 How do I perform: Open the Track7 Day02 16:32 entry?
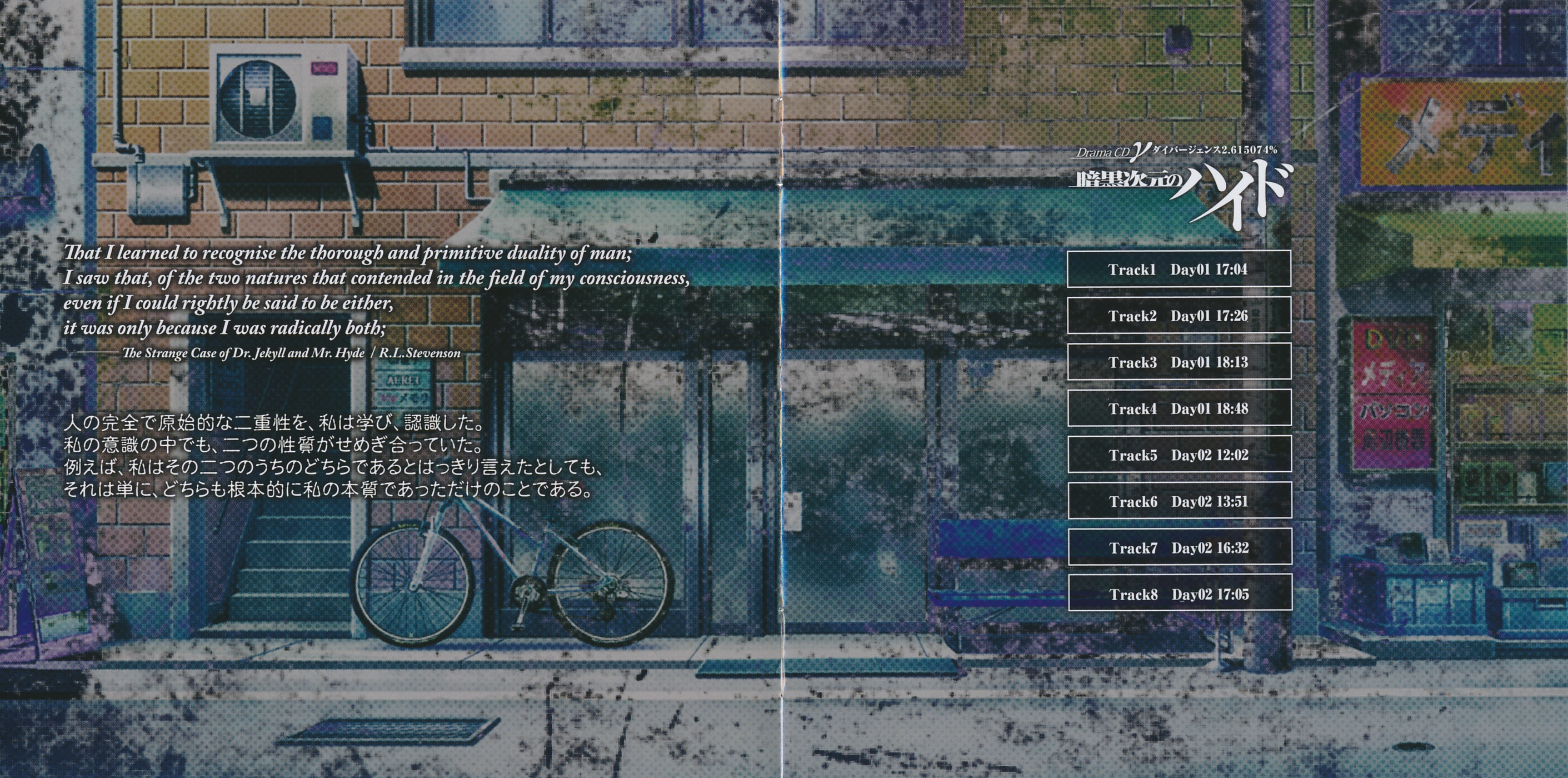point(1179,547)
